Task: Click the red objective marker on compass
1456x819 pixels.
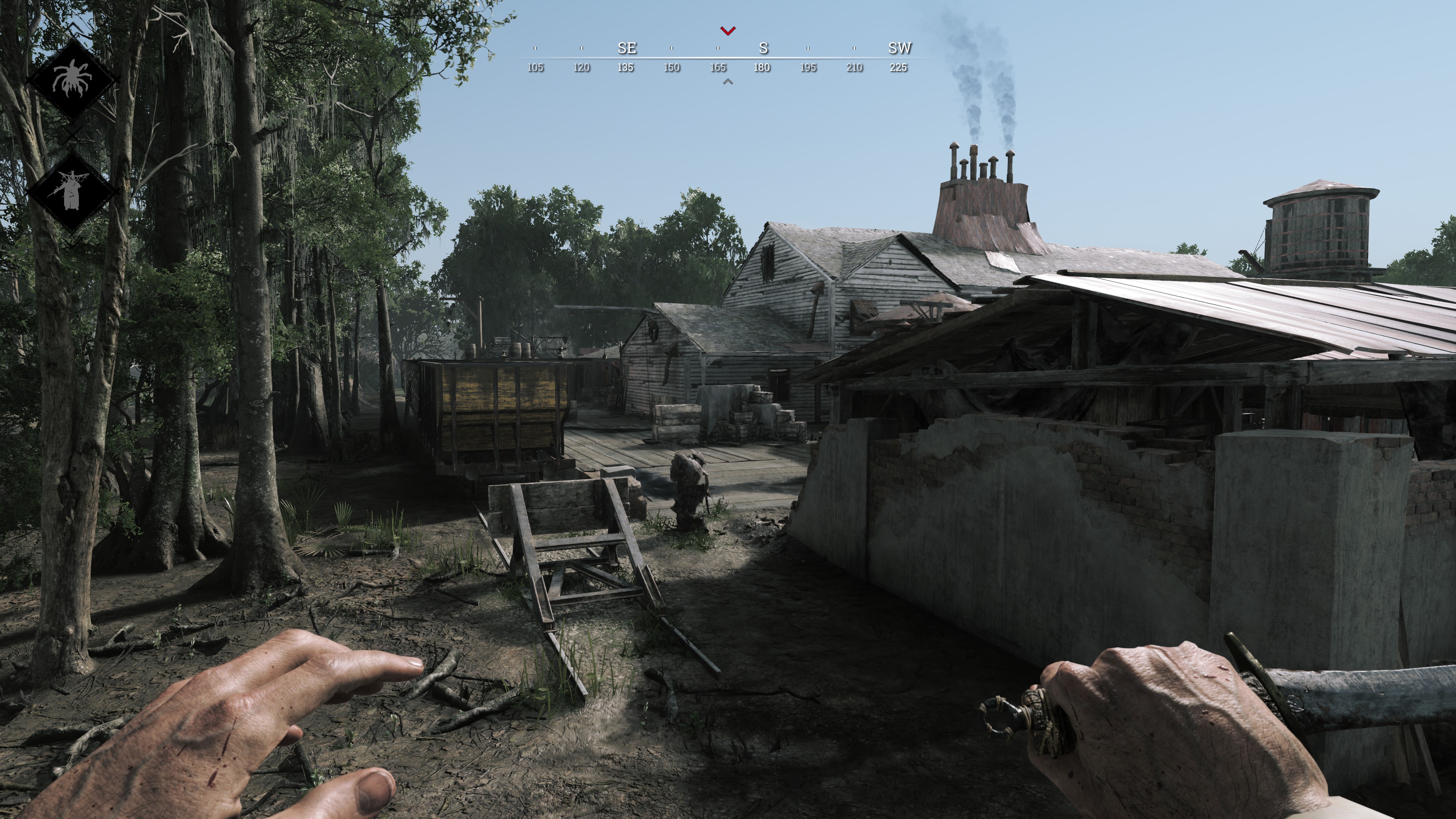Action: (x=728, y=30)
